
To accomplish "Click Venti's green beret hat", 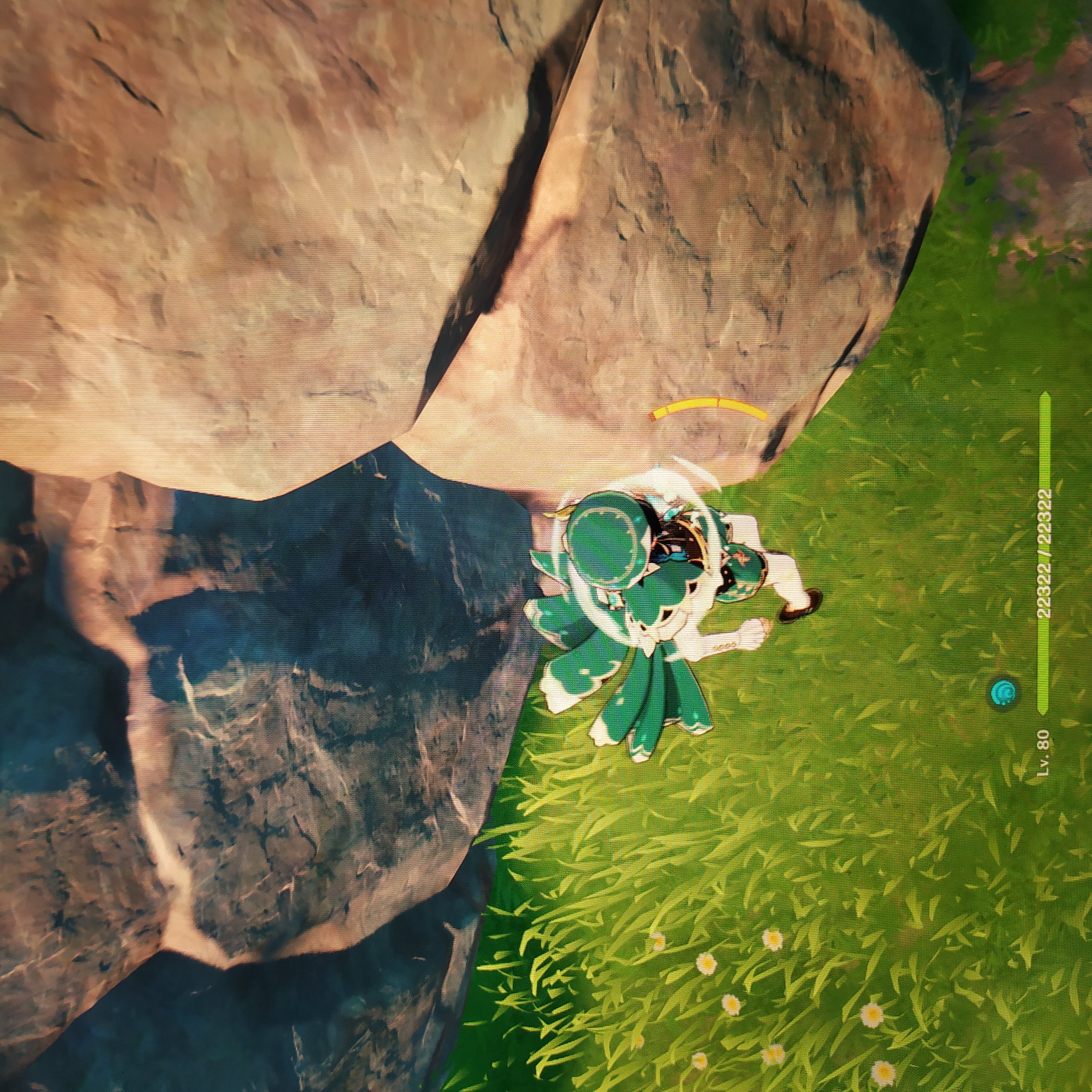I will pos(606,539).
